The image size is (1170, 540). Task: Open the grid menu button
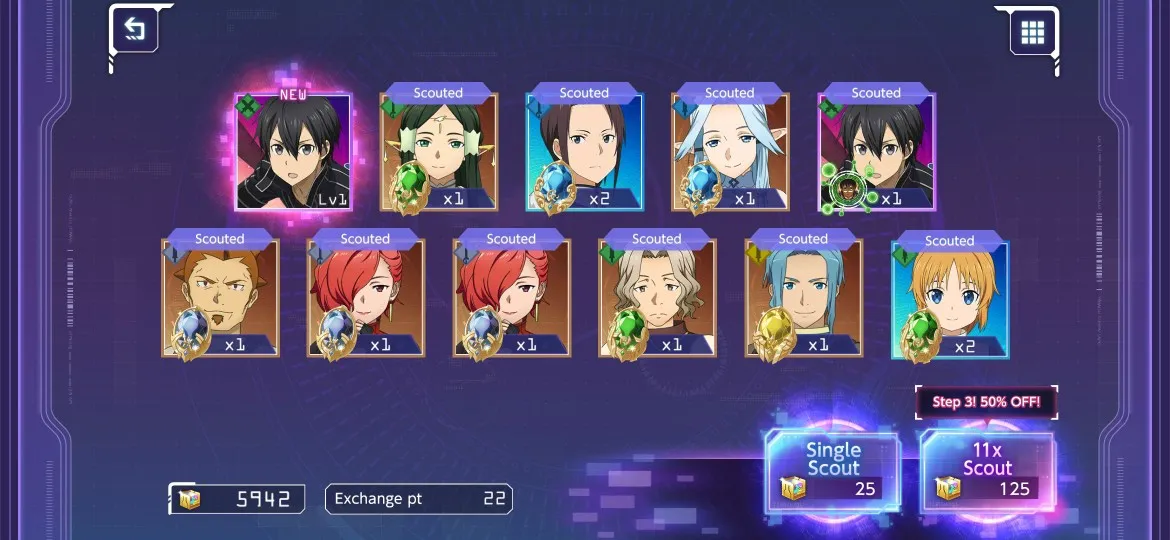pos(1032,32)
